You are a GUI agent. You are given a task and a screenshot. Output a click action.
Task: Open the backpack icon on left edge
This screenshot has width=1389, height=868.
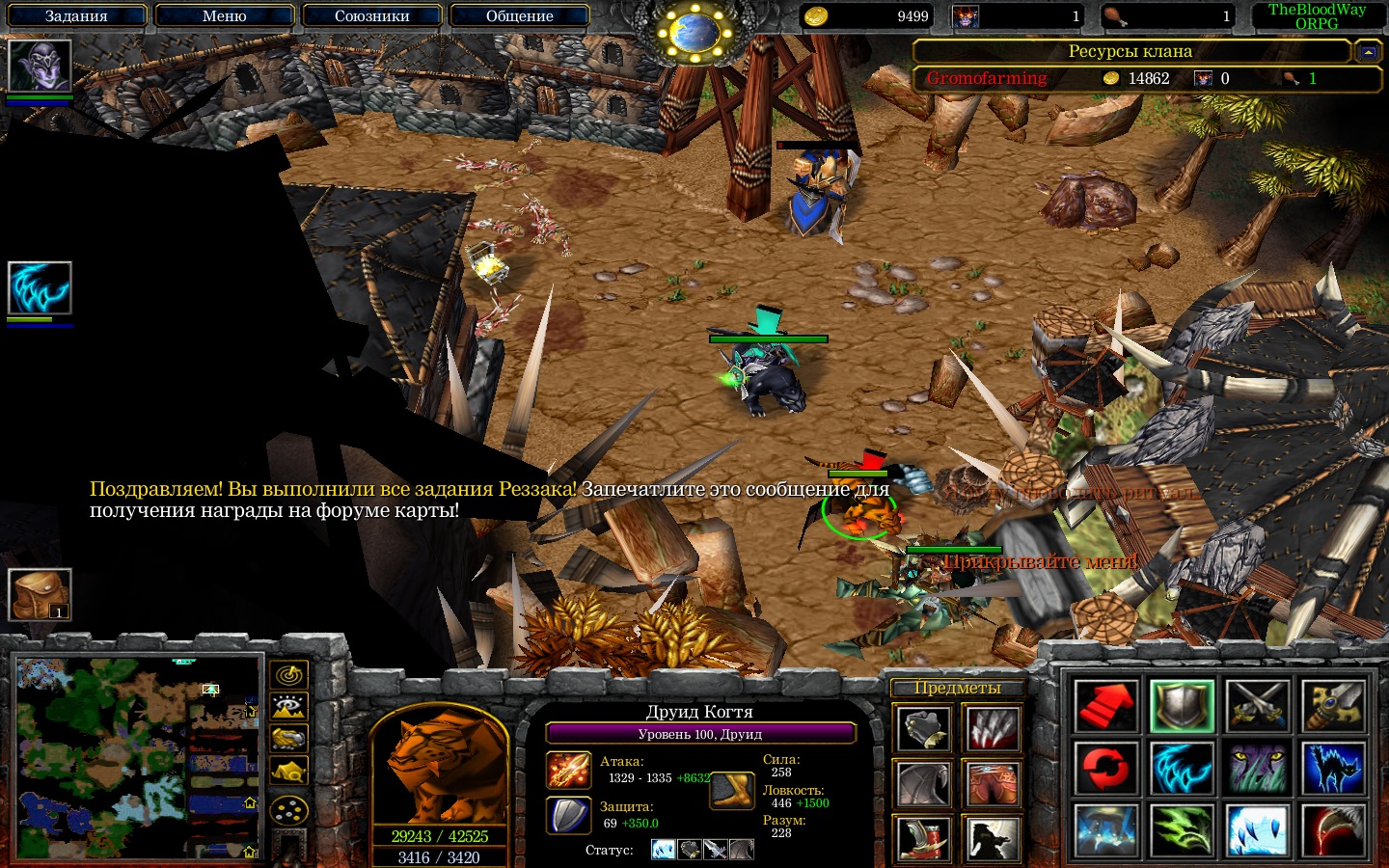[40, 594]
